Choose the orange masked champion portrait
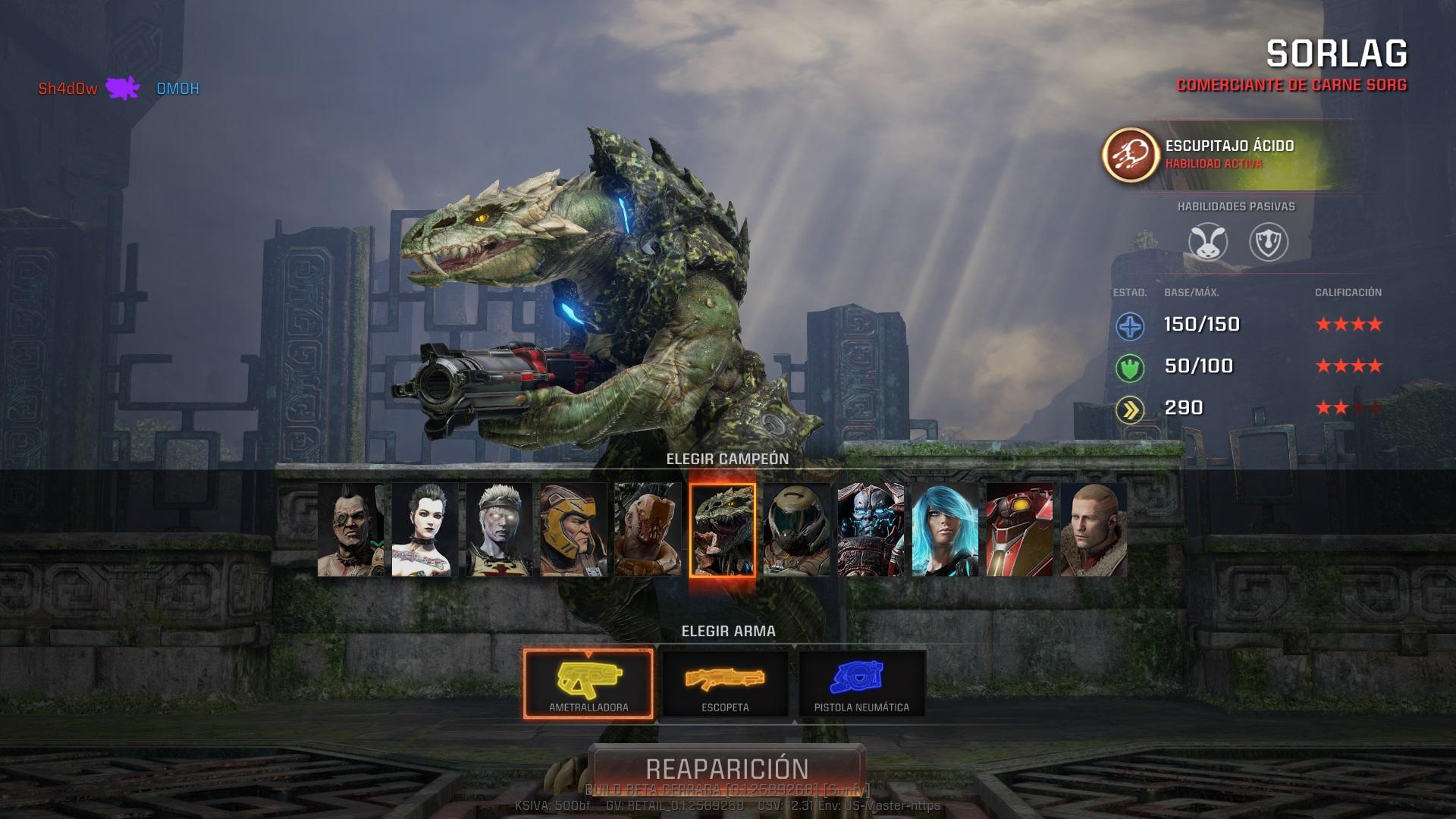 (648, 529)
